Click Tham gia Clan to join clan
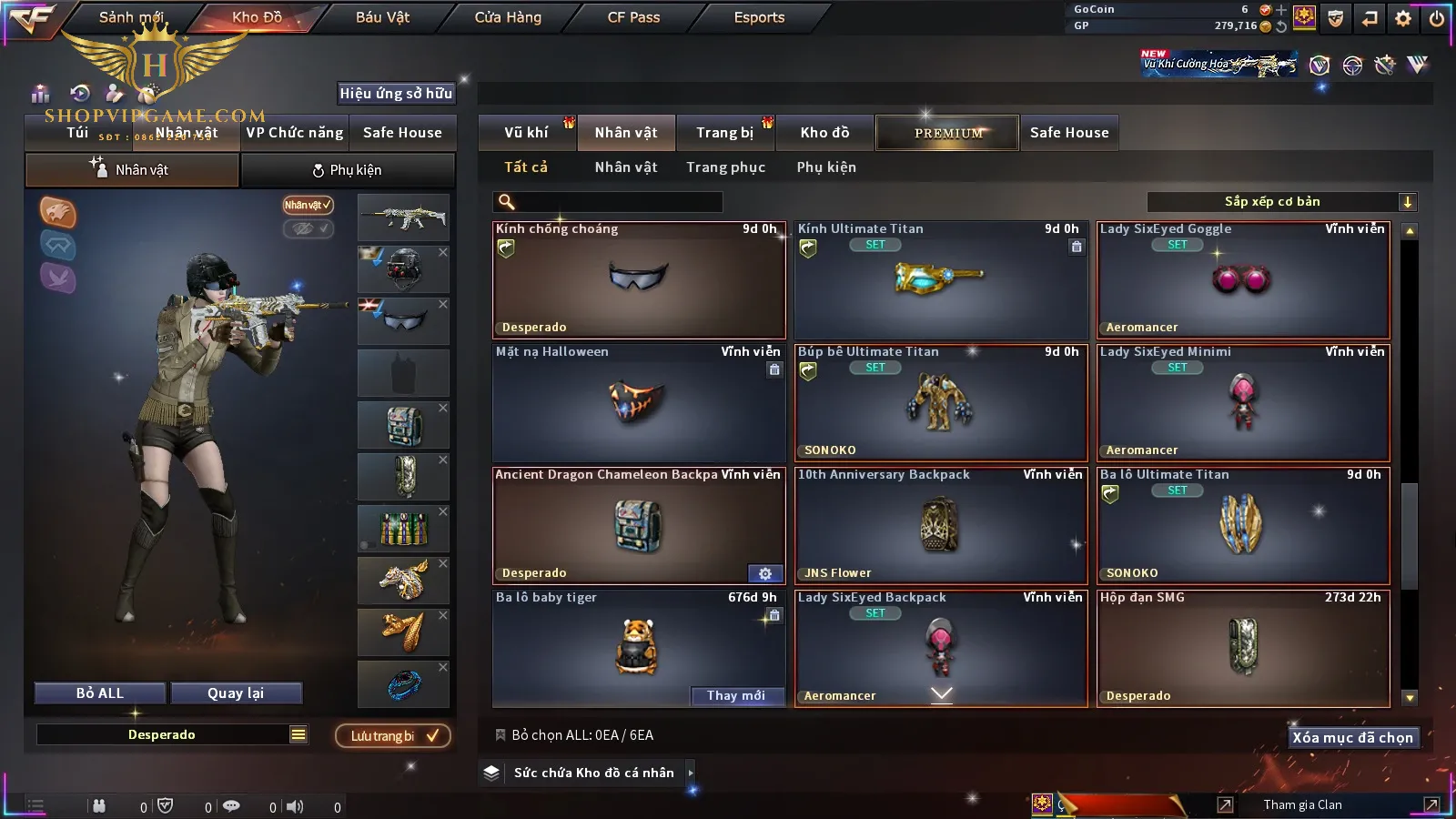Screen dimensions: 1456x819 pos(1302,804)
